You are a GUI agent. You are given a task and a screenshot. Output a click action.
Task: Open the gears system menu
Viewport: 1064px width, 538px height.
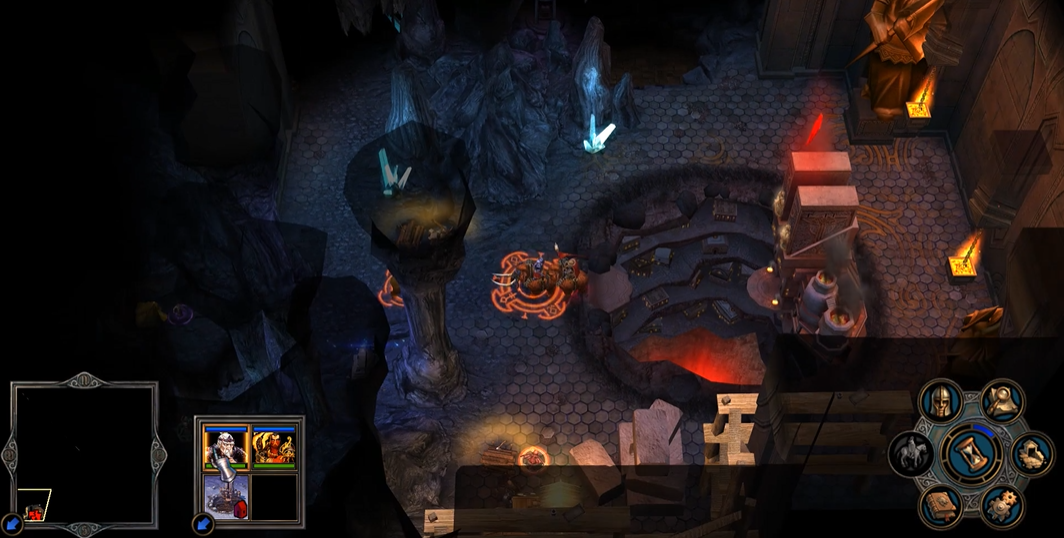click(x=1003, y=507)
